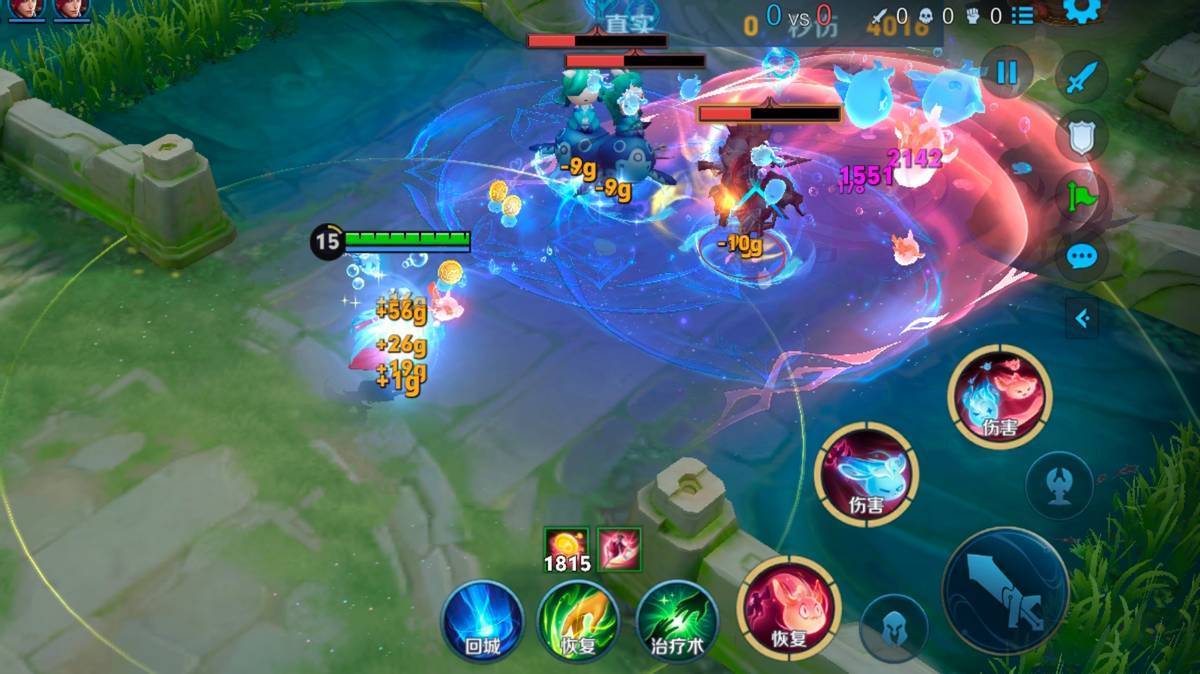Open the chat bubble quick messages

1081,257
